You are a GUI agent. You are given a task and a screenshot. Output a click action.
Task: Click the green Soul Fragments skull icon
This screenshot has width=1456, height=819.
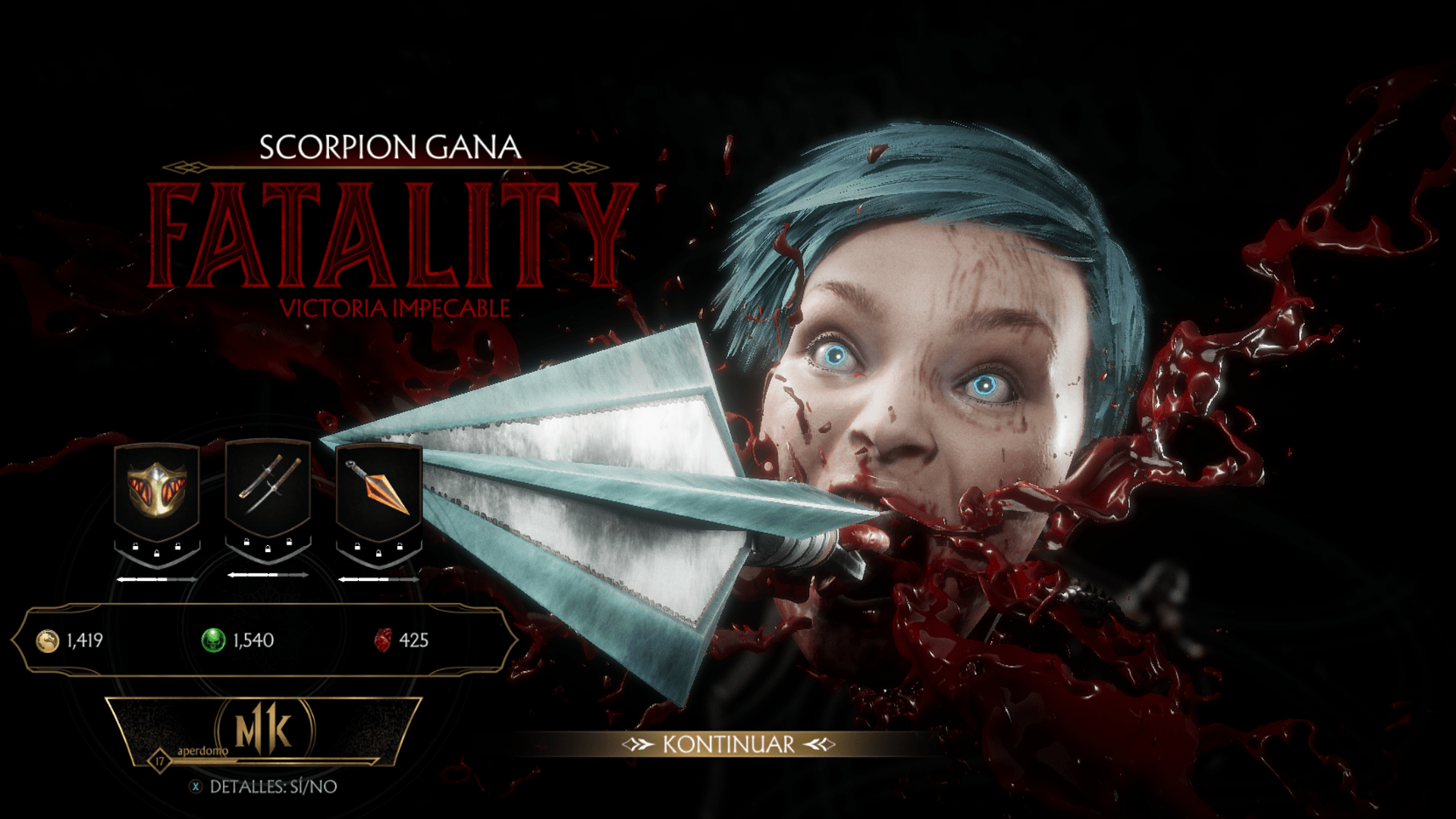(x=214, y=640)
